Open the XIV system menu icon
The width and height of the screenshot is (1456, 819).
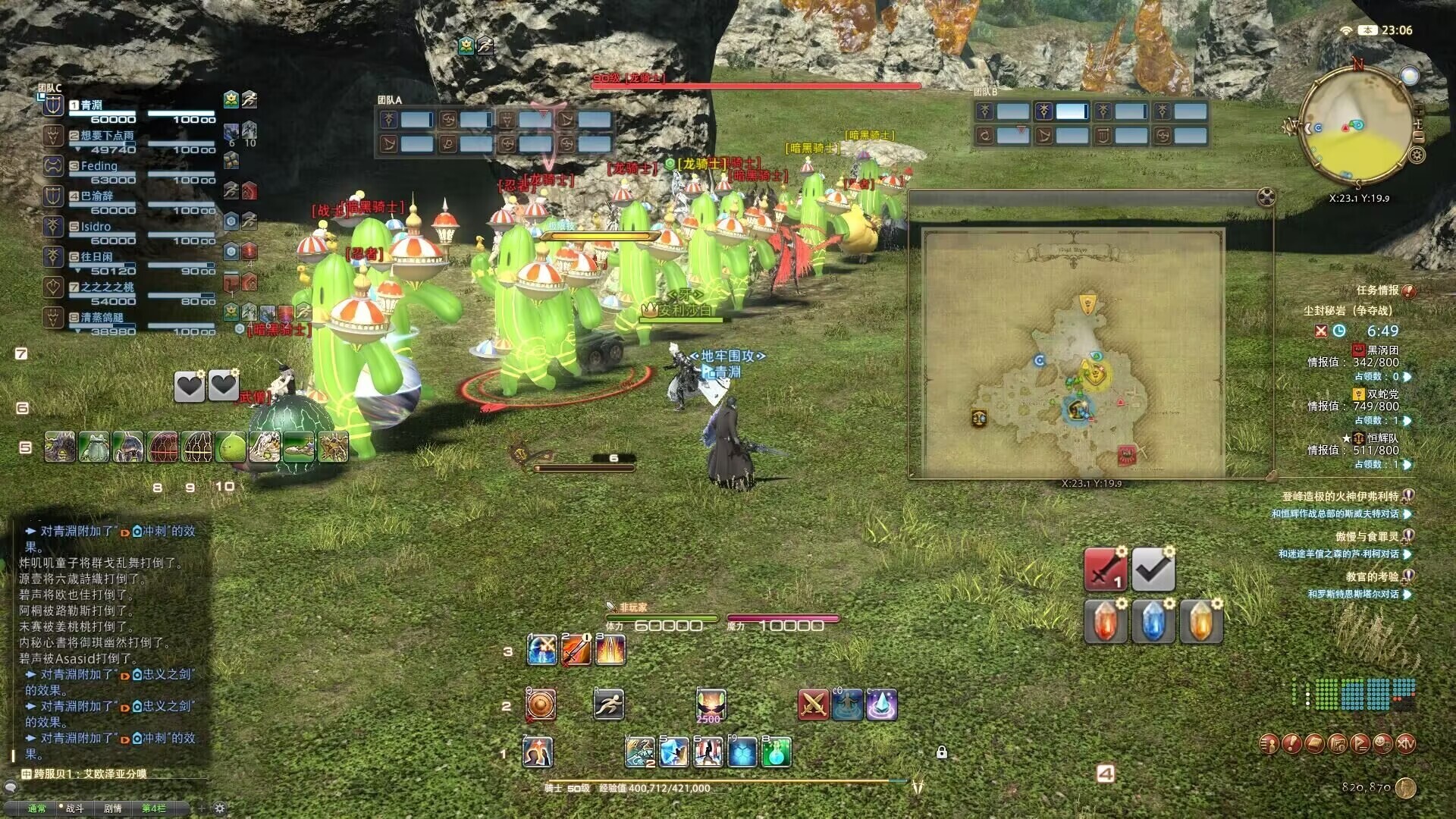point(1405,744)
